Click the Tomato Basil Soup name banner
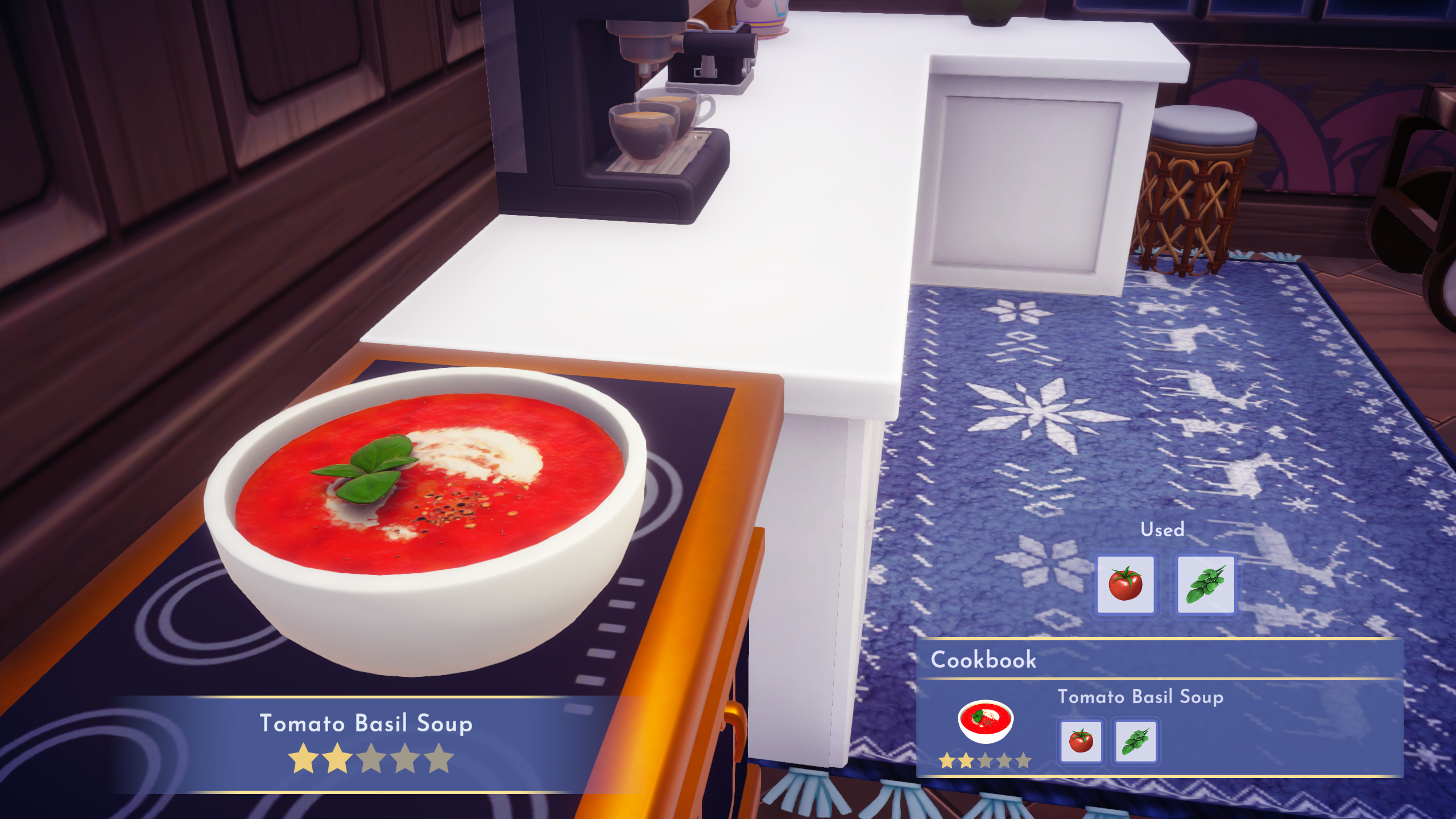The height and width of the screenshot is (819, 1456). 366,723
